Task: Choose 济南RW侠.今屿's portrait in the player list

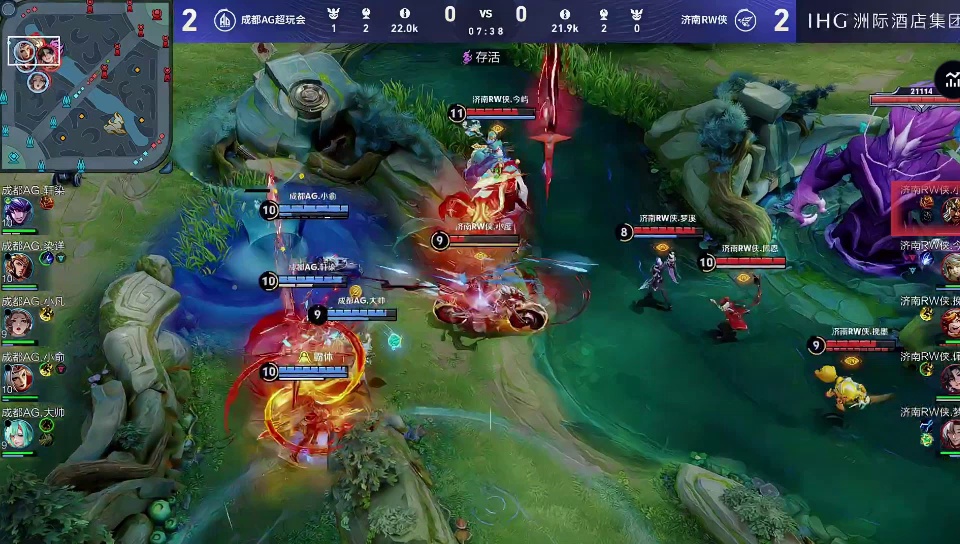Action: [949, 266]
